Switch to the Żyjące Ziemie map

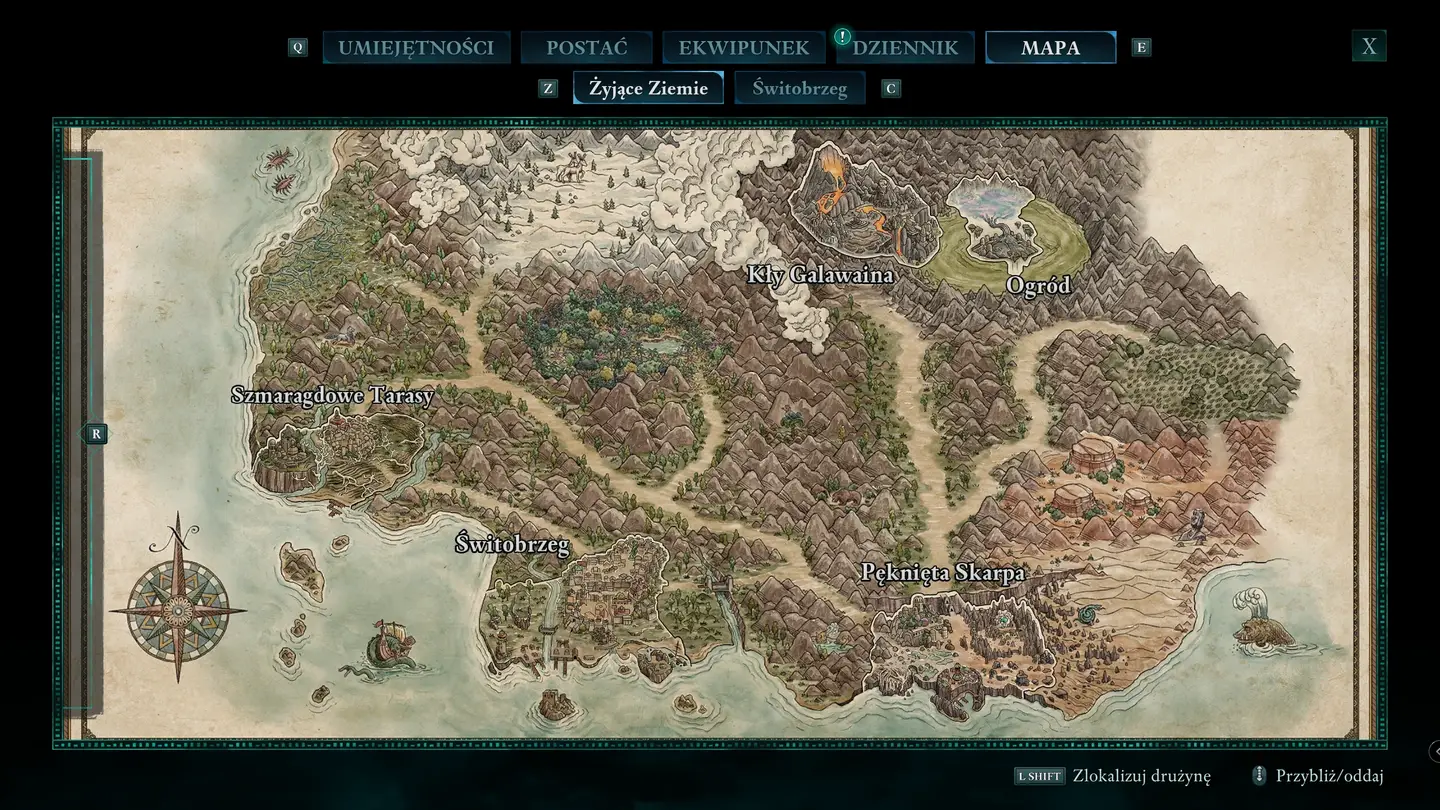pos(648,88)
